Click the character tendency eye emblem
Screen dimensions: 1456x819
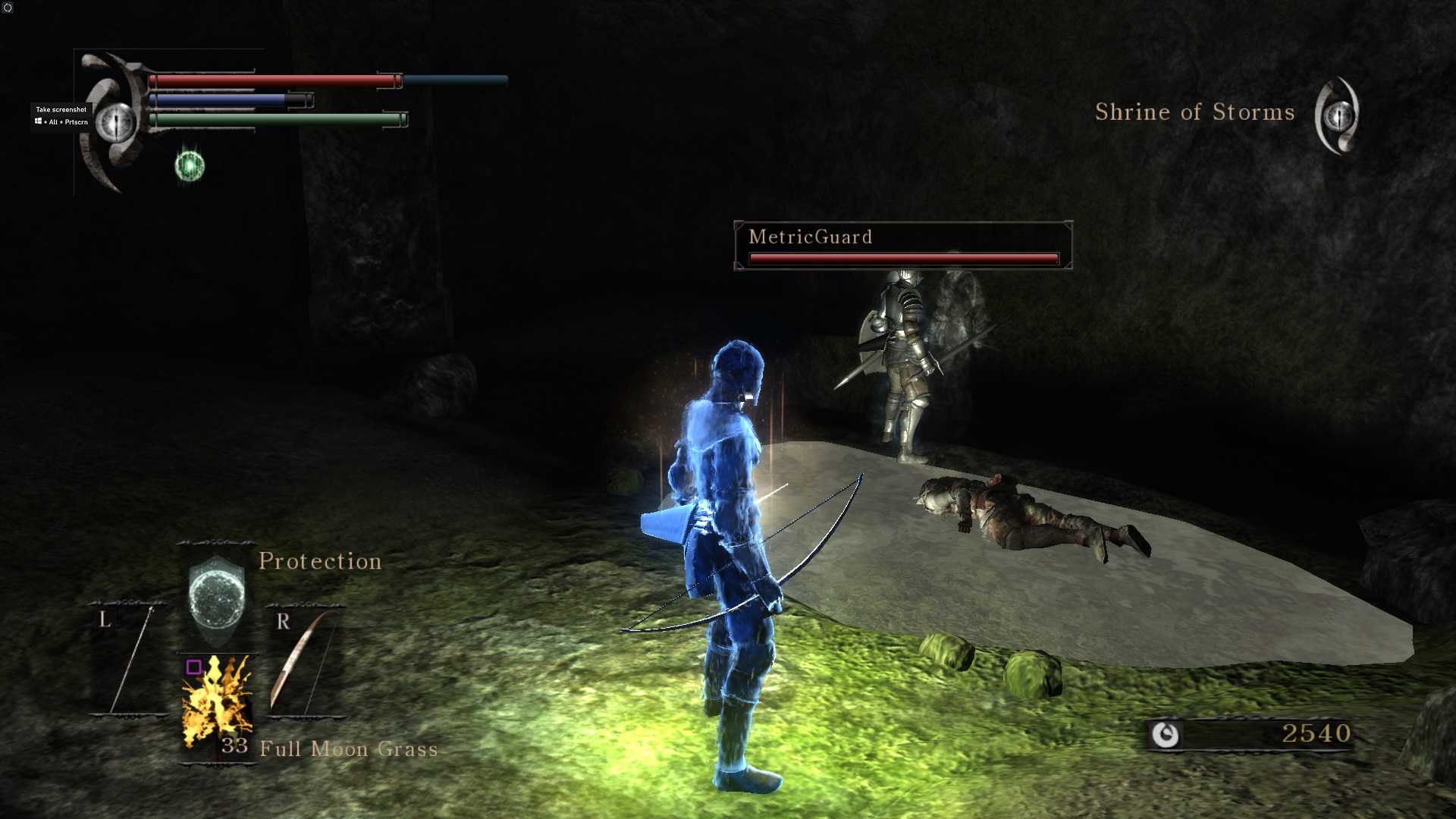116,121
